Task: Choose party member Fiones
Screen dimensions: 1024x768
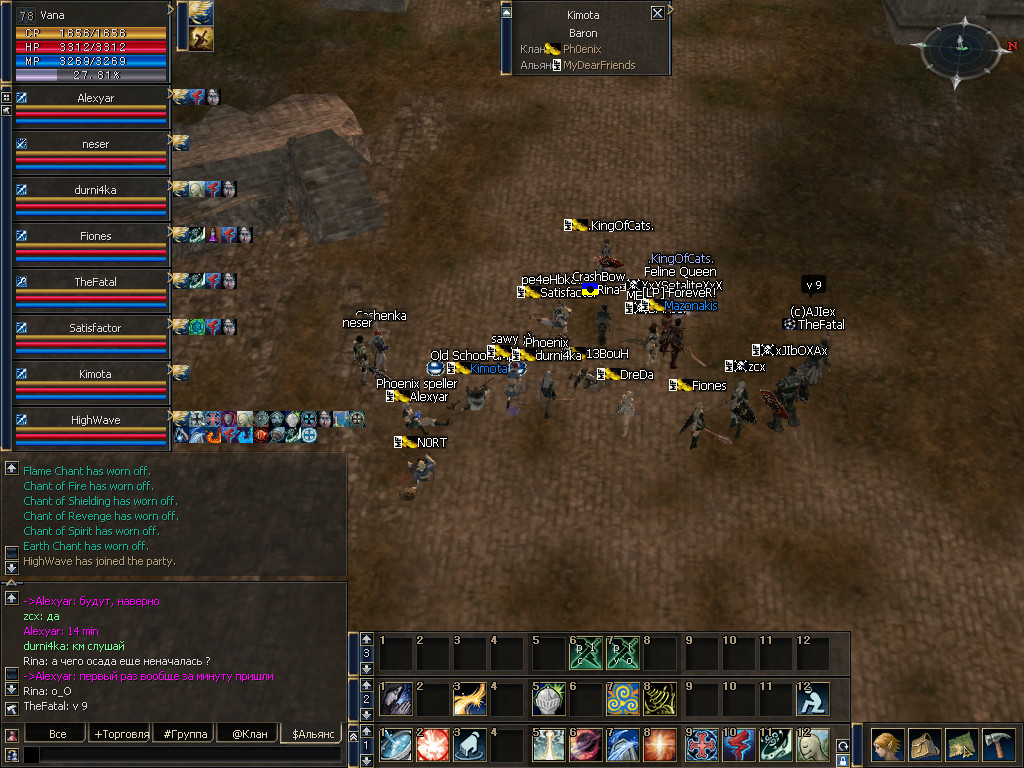Action: coord(95,236)
